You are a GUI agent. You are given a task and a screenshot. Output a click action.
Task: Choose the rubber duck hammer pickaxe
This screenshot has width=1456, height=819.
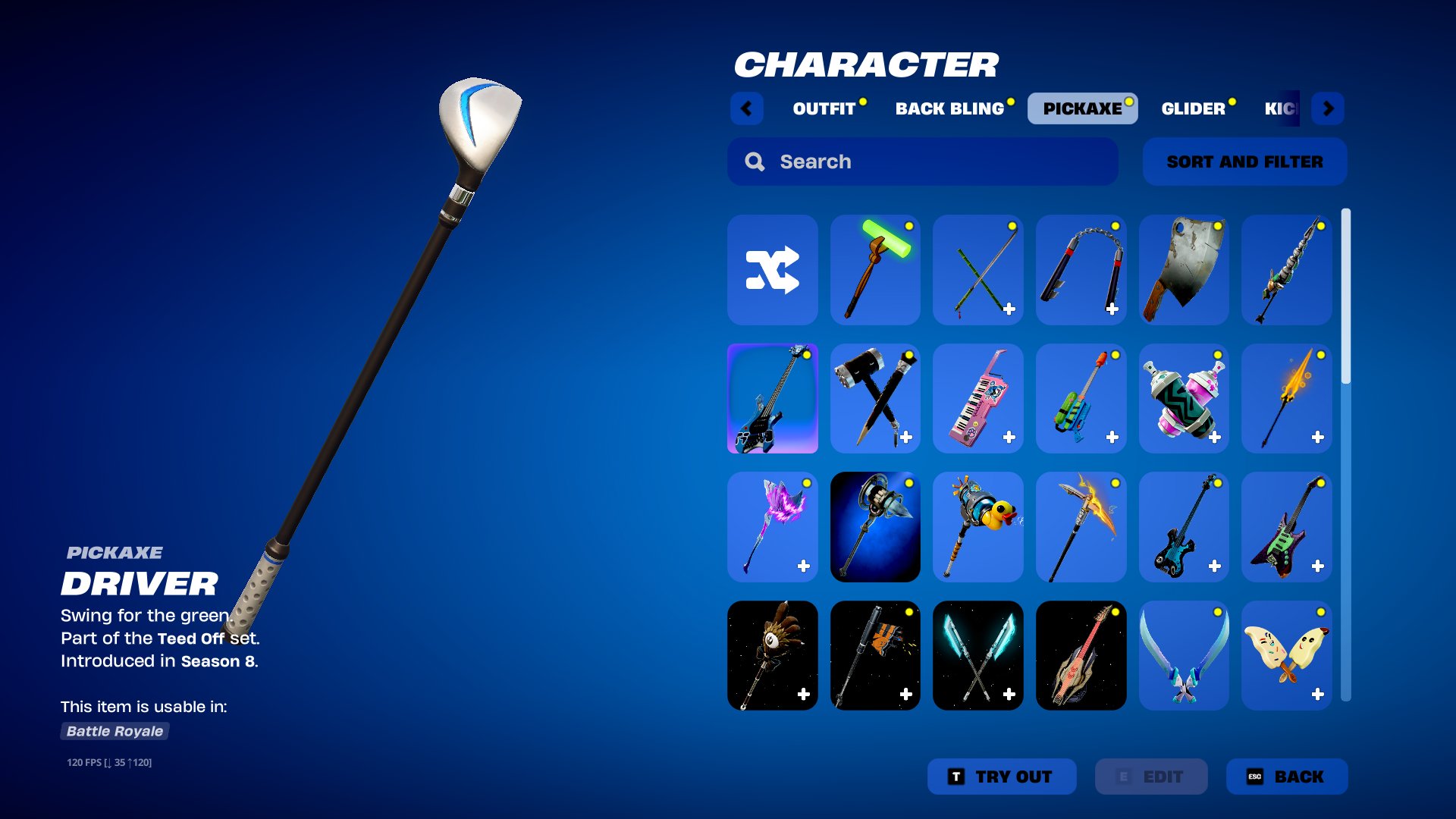point(977,527)
